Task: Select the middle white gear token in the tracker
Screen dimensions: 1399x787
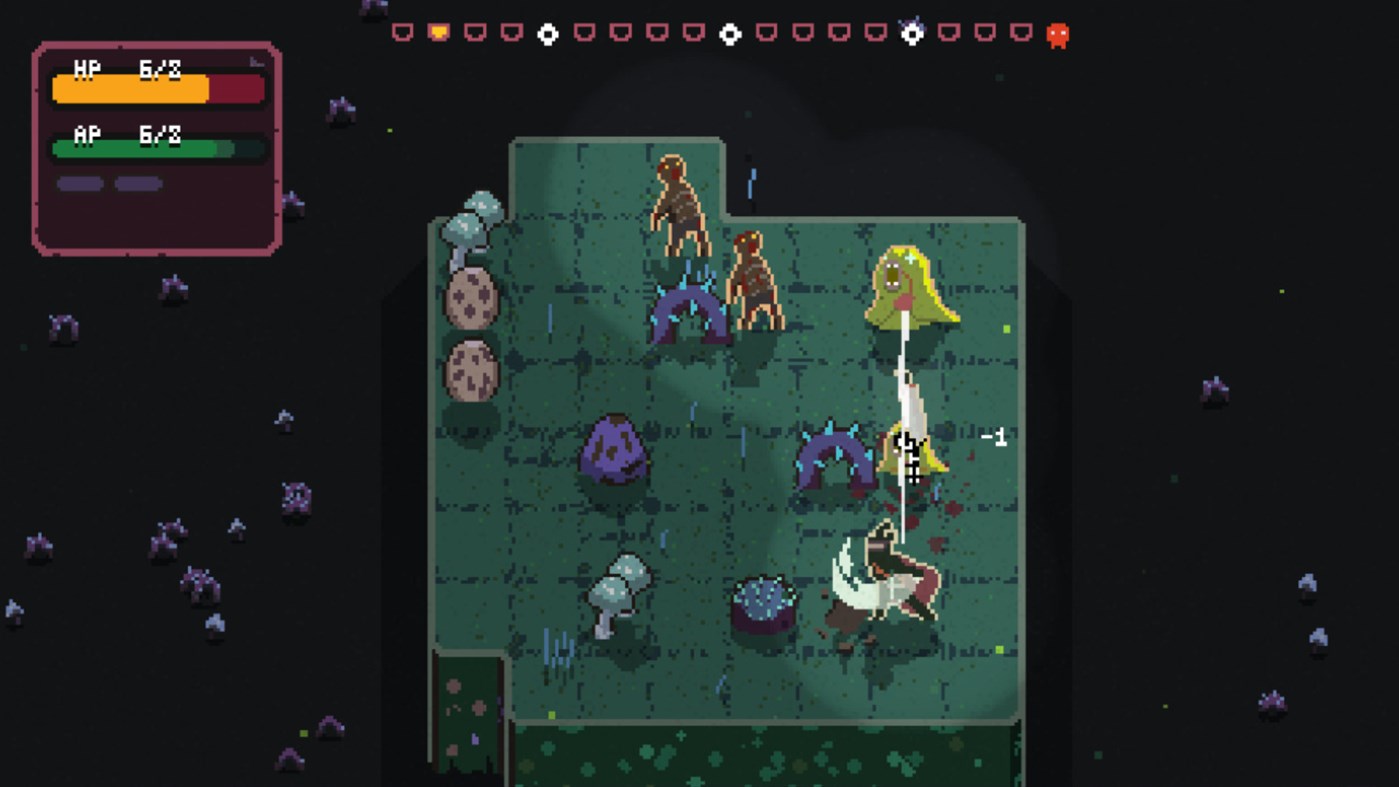Action: click(x=729, y=32)
